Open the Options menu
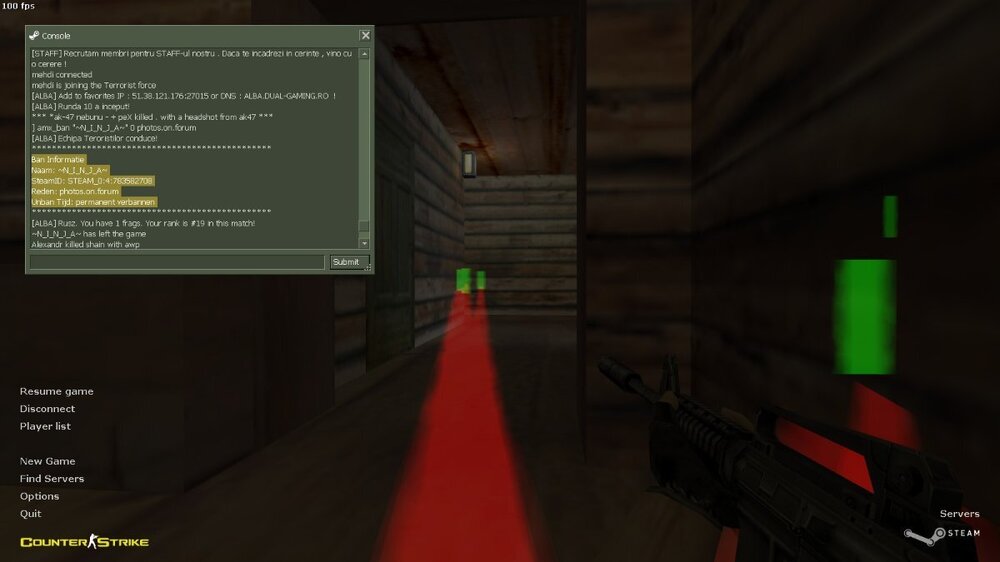The image size is (1000, 562). click(39, 496)
